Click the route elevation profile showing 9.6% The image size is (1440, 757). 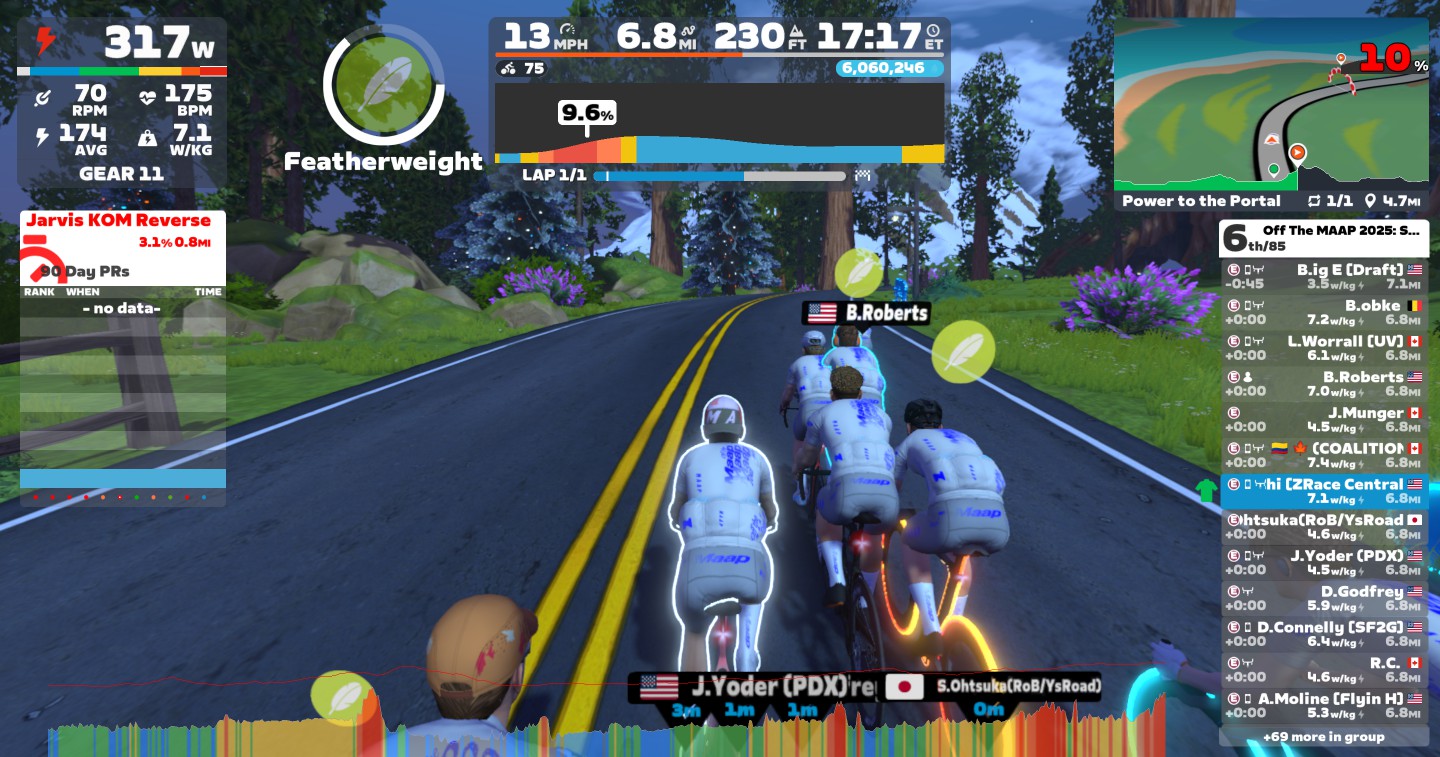pyautogui.click(x=719, y=124)
